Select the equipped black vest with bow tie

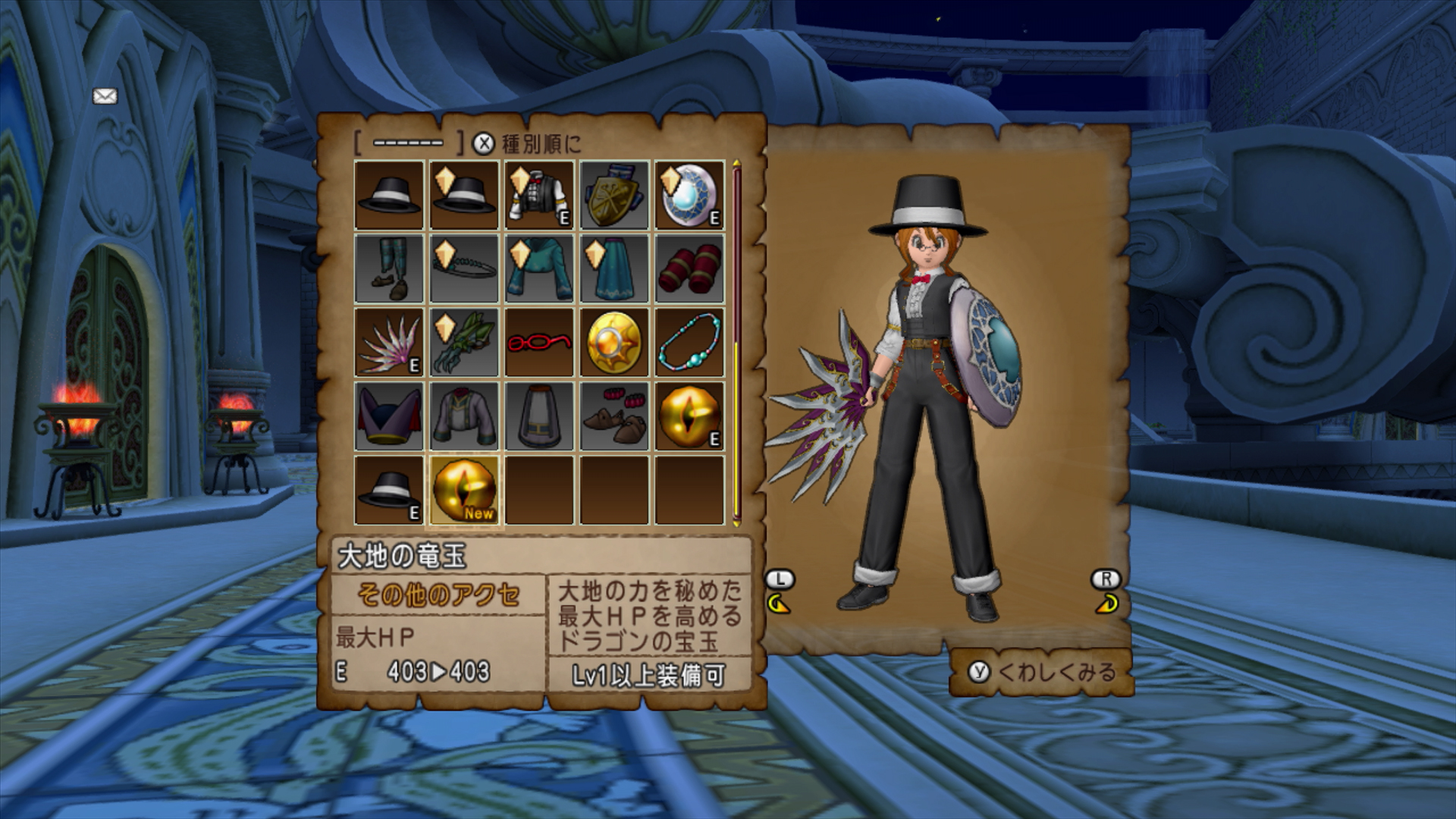[x=538, y=195]
